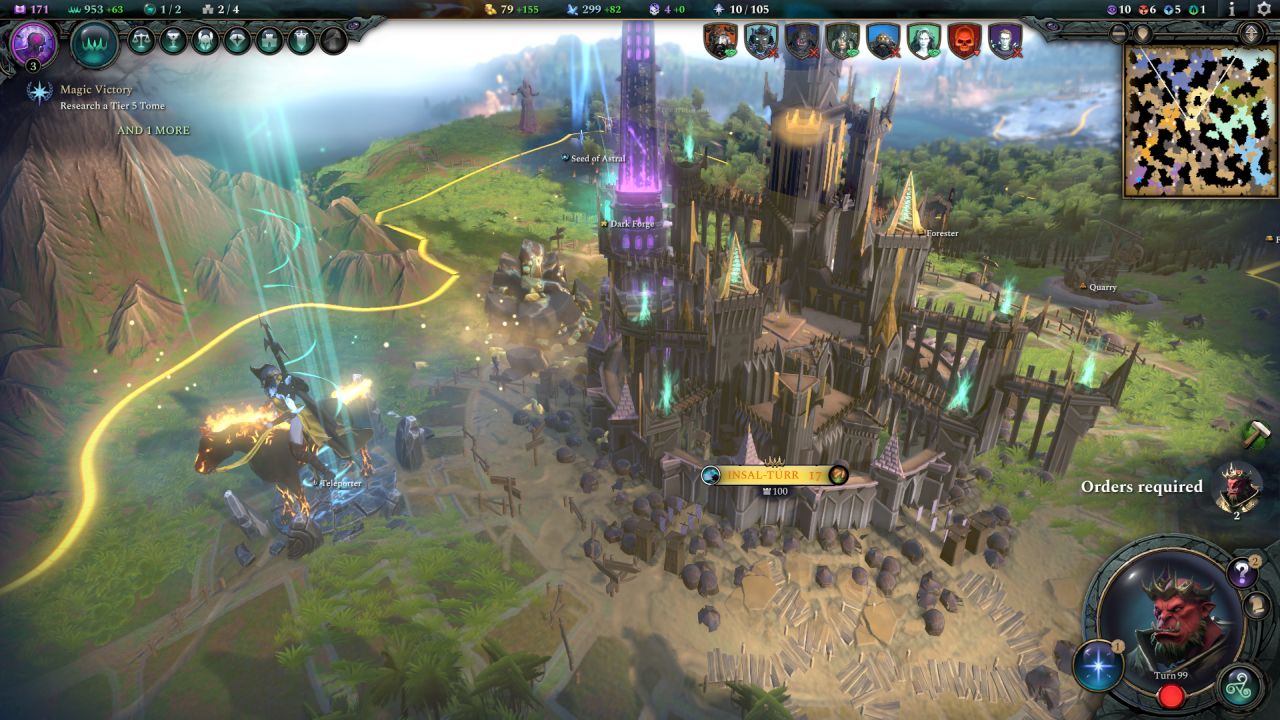Open the question mark events button
This screenshot has height=720, width=1280.
[1241, 573]
